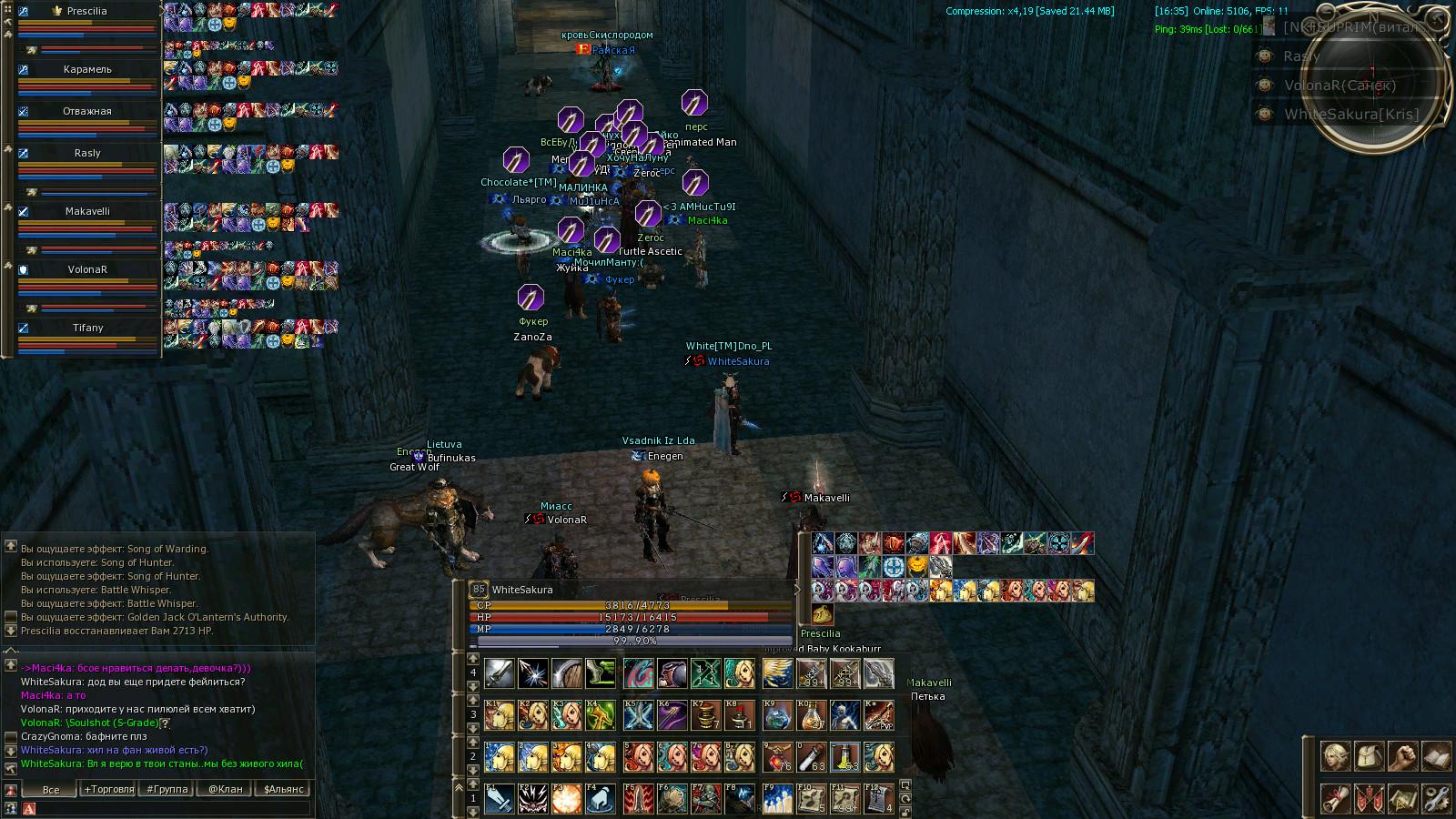This screenshot has width=1456, height=819.
Task: Open the character status portrait icon
Action: [x=1336, y=756]
